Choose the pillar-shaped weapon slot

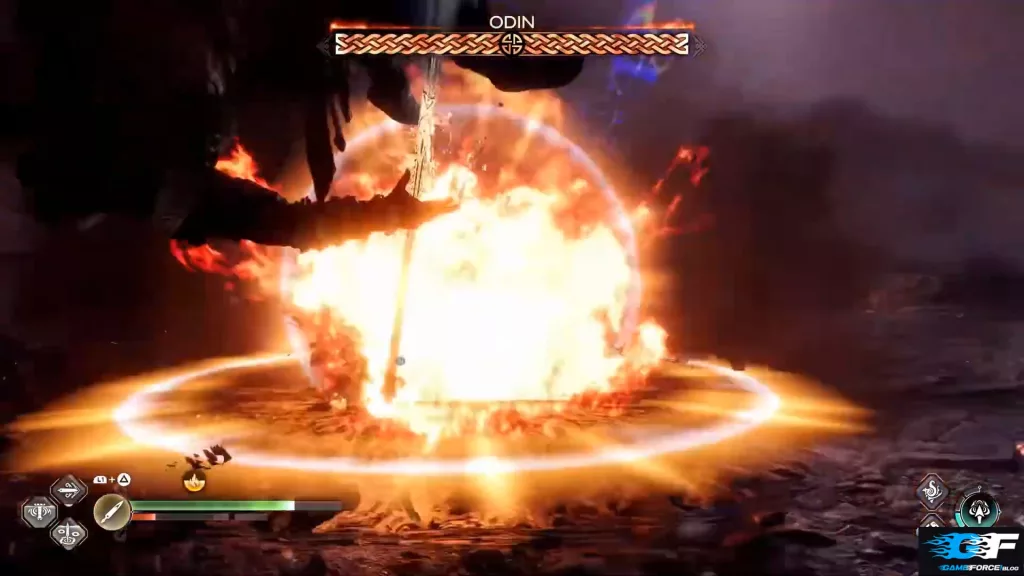coord(38,513)
